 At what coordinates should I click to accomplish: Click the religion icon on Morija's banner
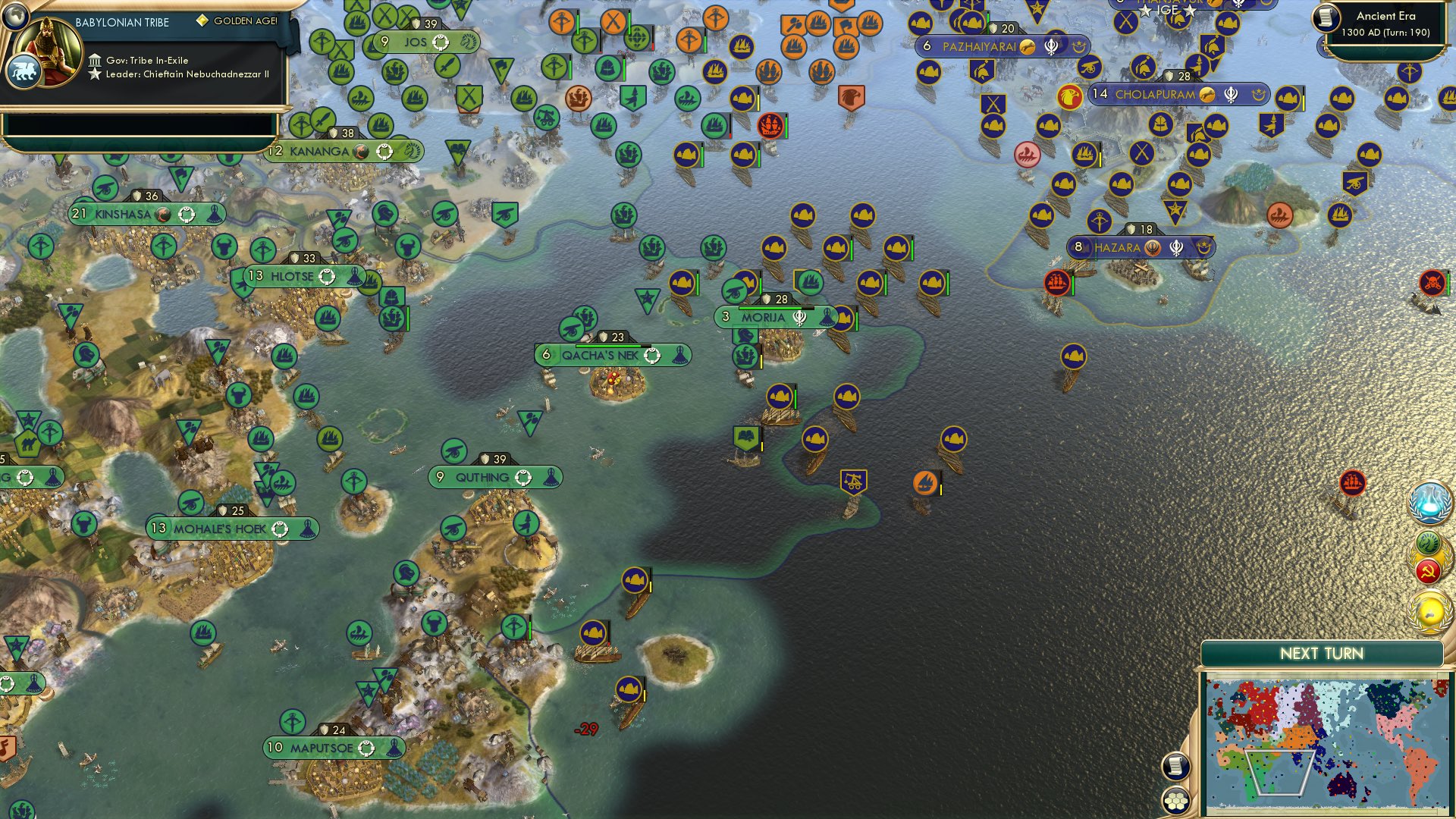point(798,318)
